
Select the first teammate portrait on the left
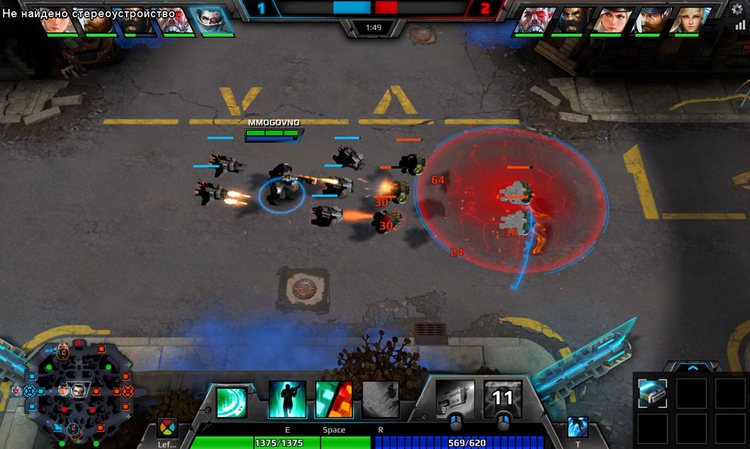coord(59,21)
